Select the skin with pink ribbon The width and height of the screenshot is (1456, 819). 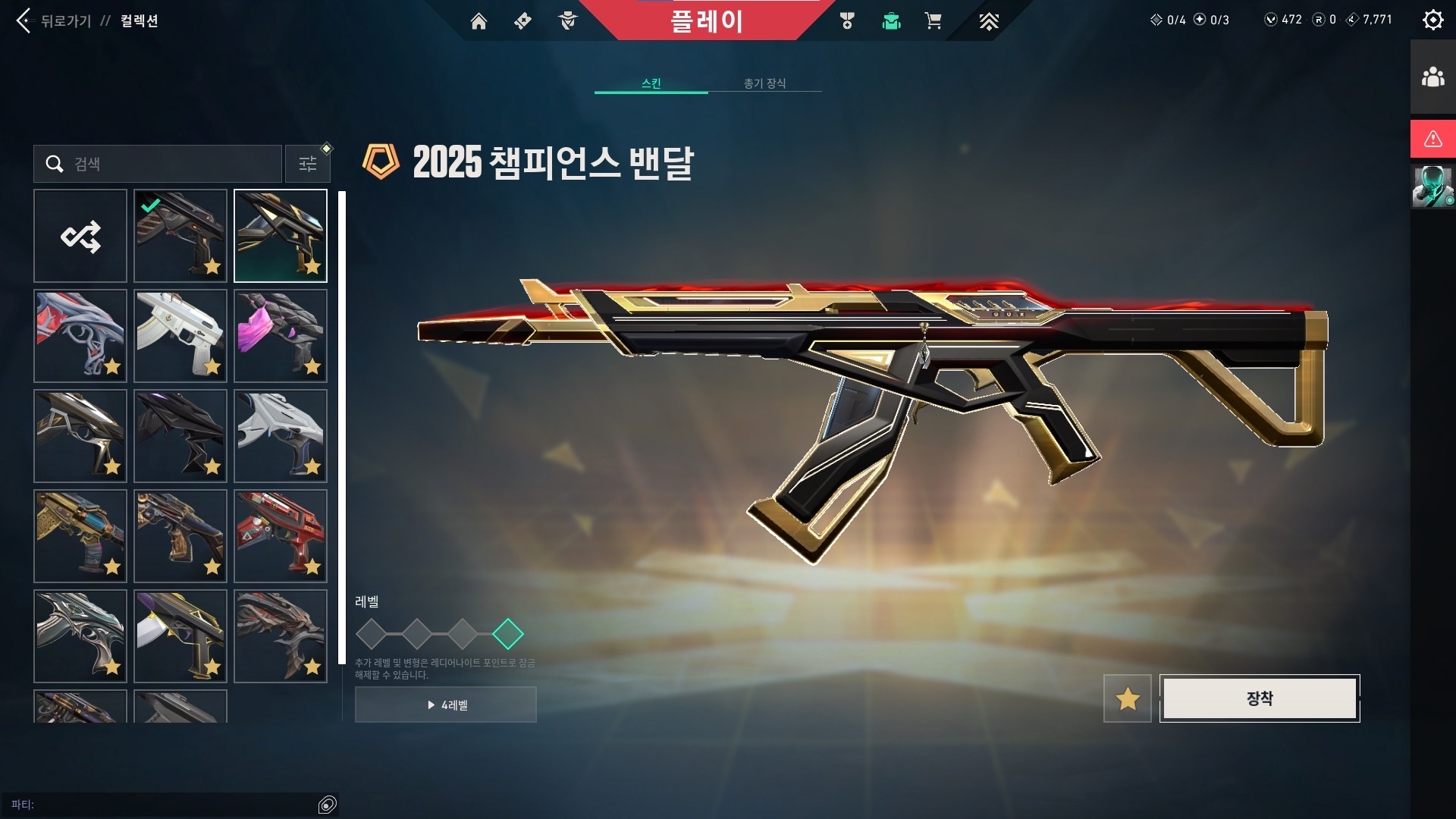281,336
